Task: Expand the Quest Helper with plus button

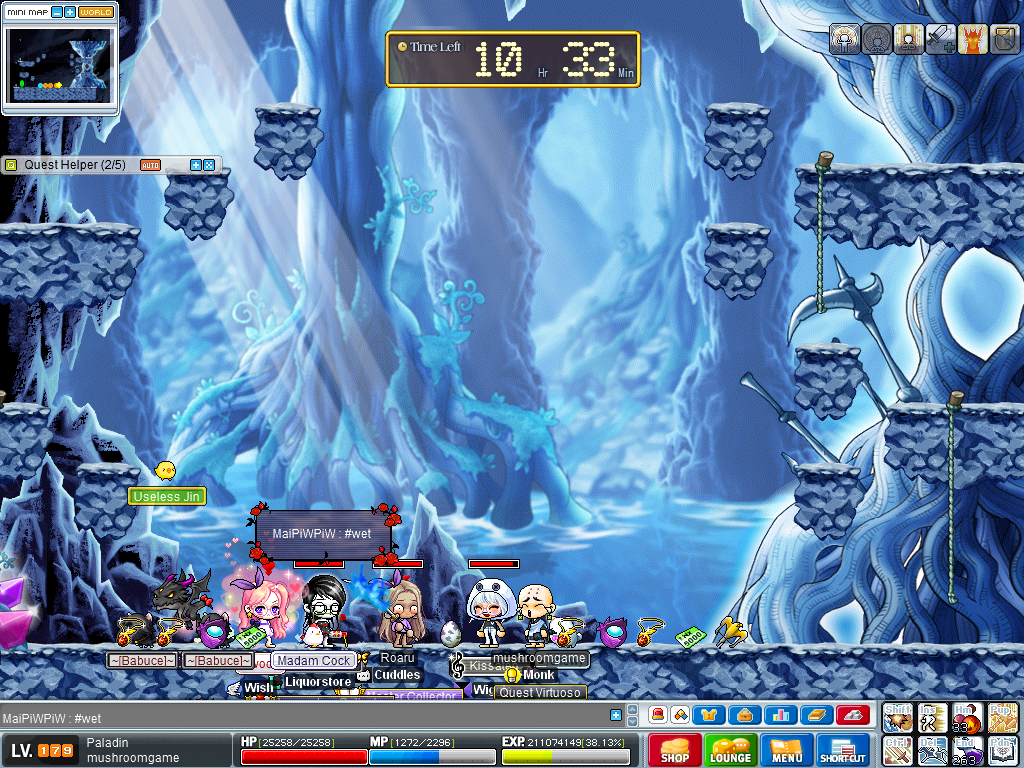Action: click(196, 165)
